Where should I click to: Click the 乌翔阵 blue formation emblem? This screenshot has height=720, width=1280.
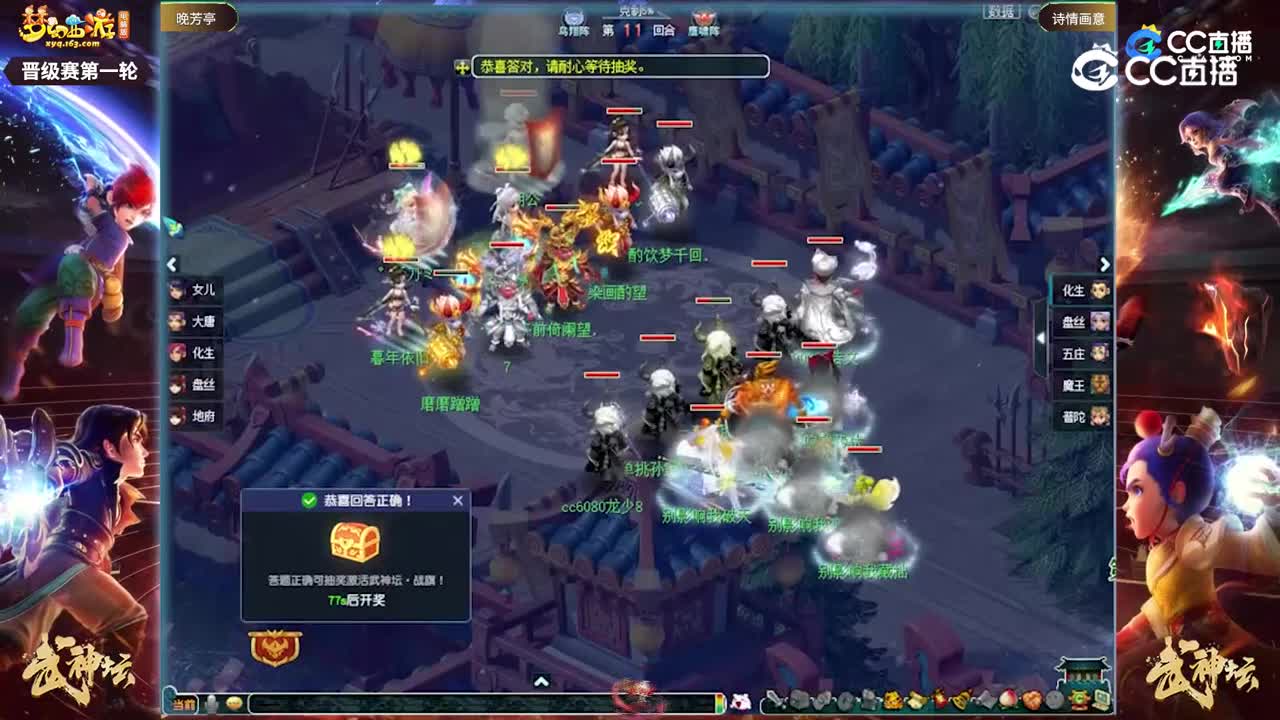click(x=573, y=16)
